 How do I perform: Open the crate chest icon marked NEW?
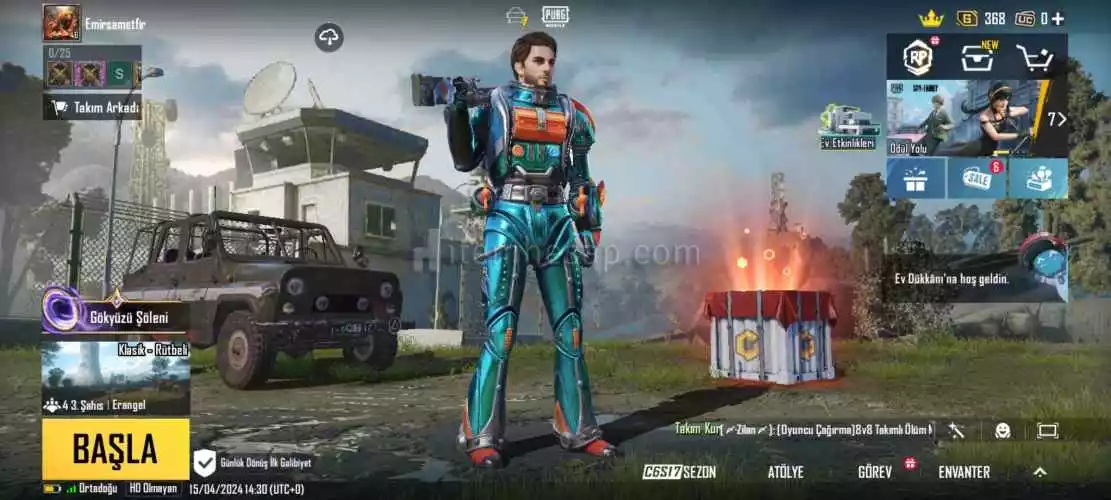[977, 58]
